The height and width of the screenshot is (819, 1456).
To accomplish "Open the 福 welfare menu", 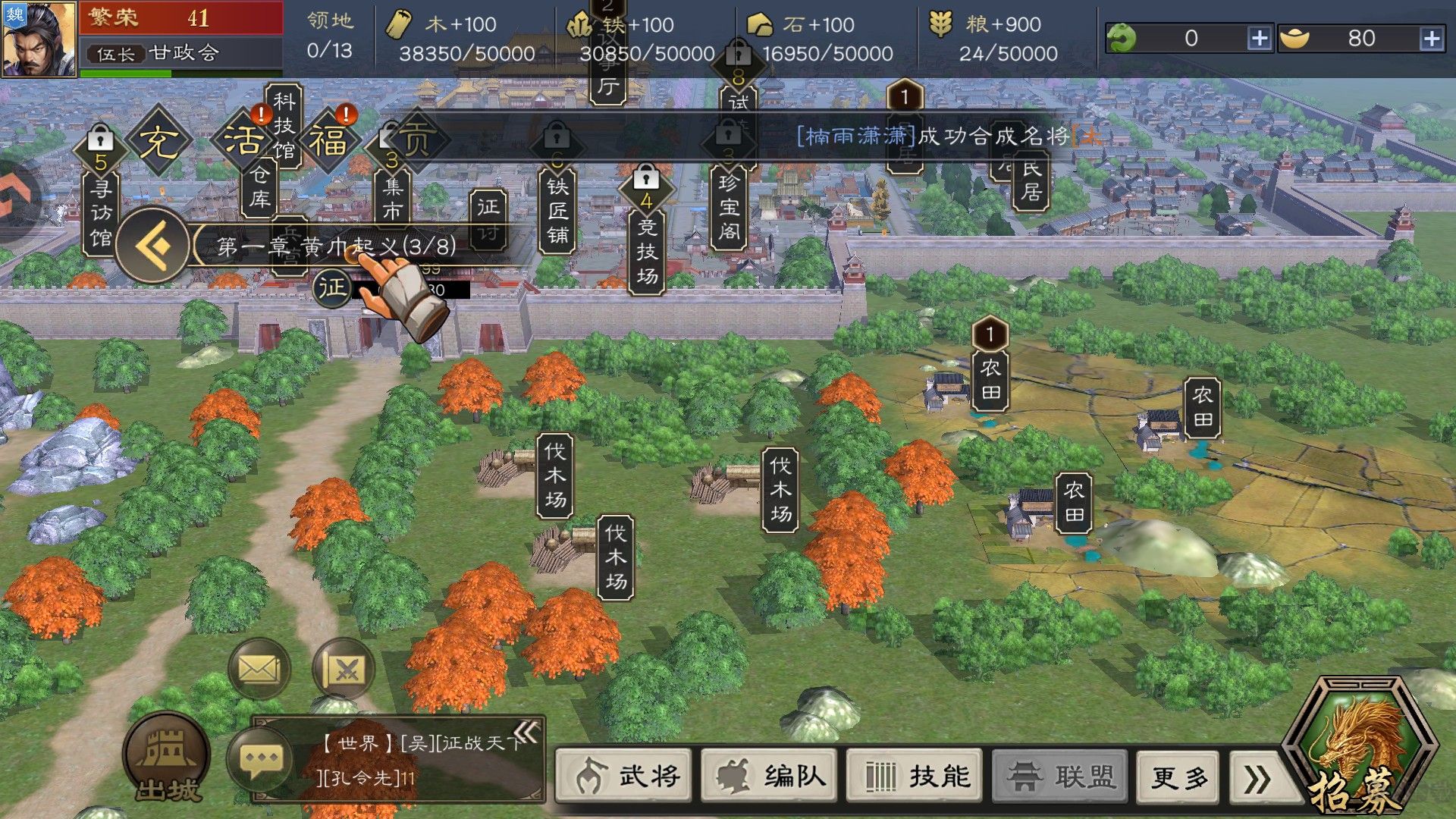I will [329, 139].
